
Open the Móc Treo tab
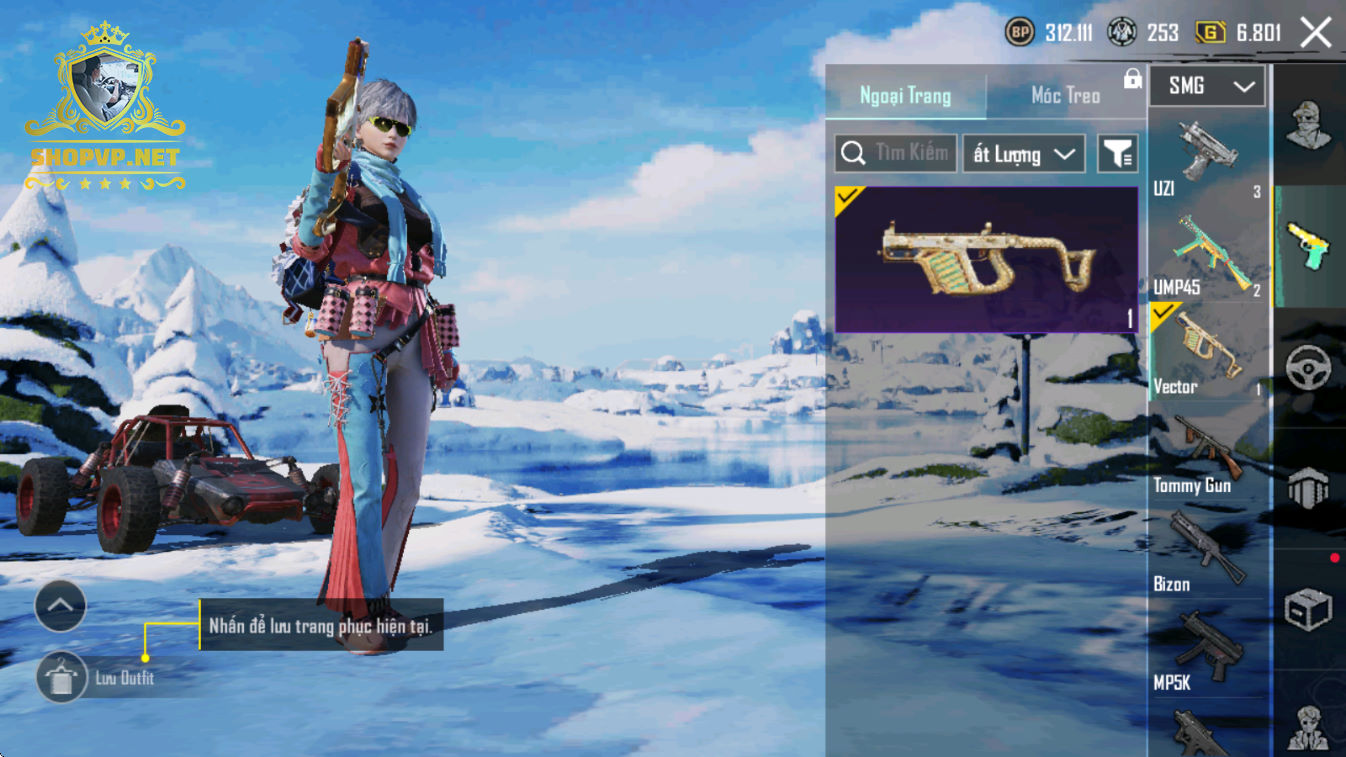pyautogui.click(x=1065, y=96)
